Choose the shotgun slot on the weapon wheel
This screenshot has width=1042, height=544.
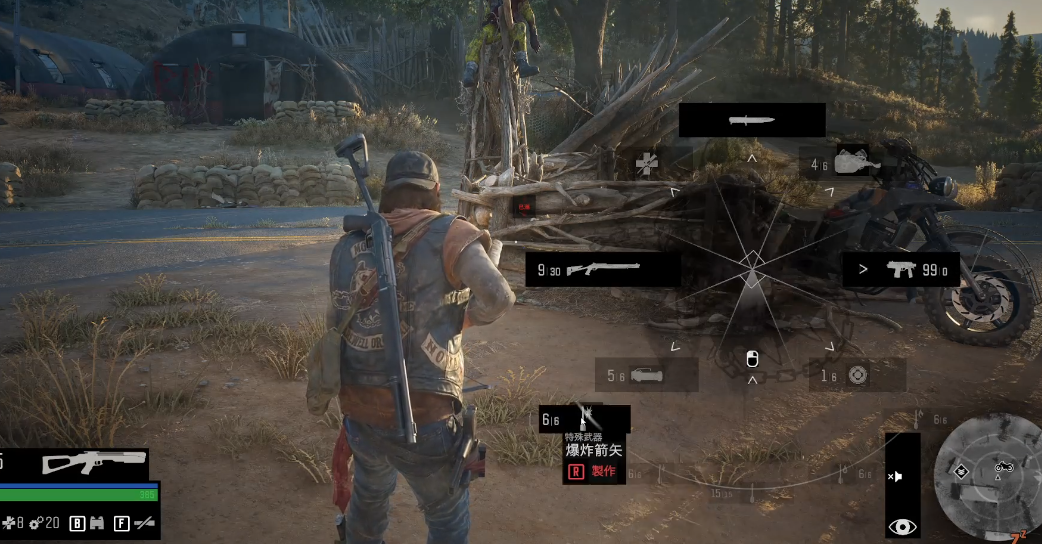pos(603,269)
